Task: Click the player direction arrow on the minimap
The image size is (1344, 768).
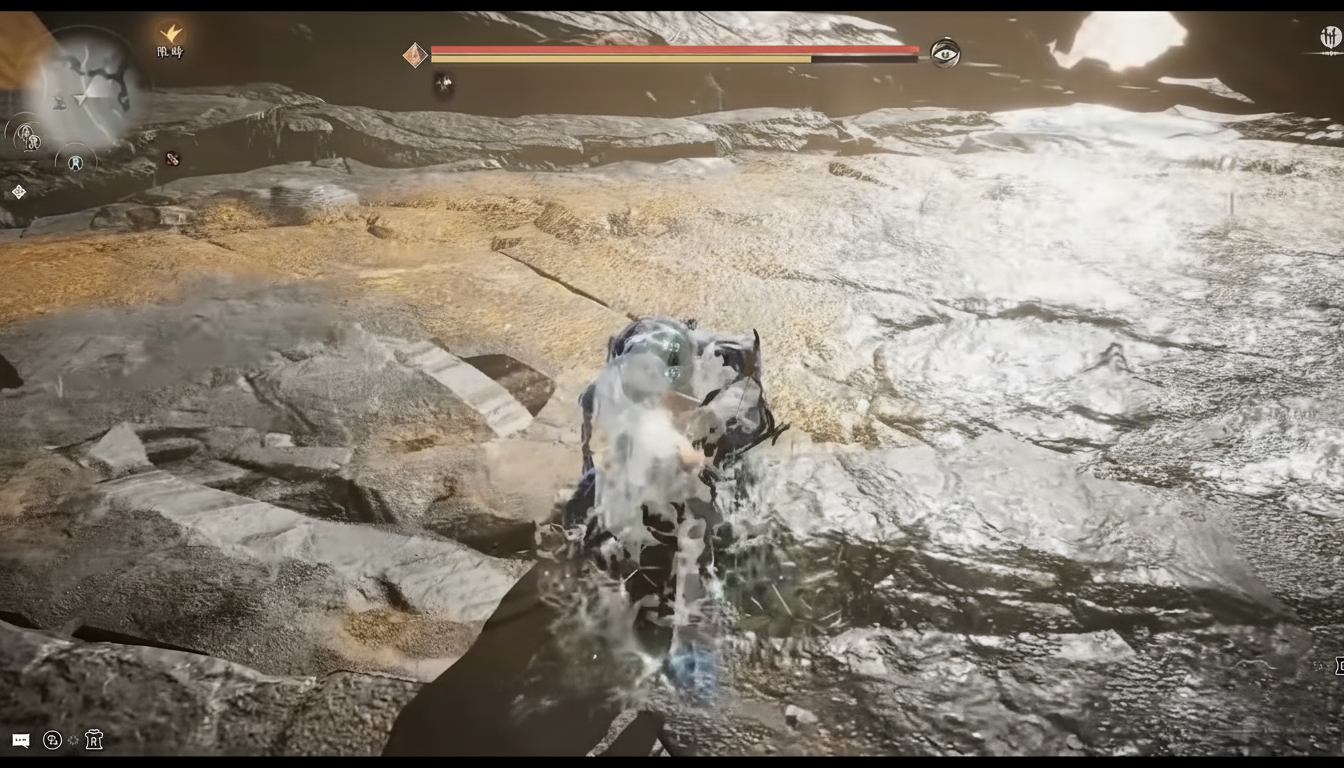Action: 80,99
